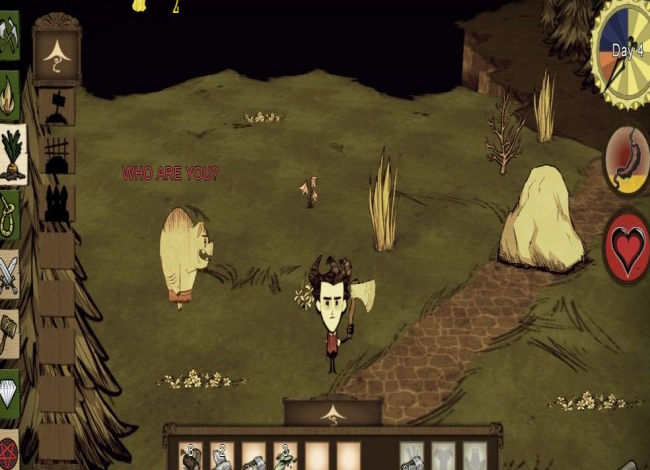
Task: Open the Structures hammer crafting tab
Action: coord(9,332)
